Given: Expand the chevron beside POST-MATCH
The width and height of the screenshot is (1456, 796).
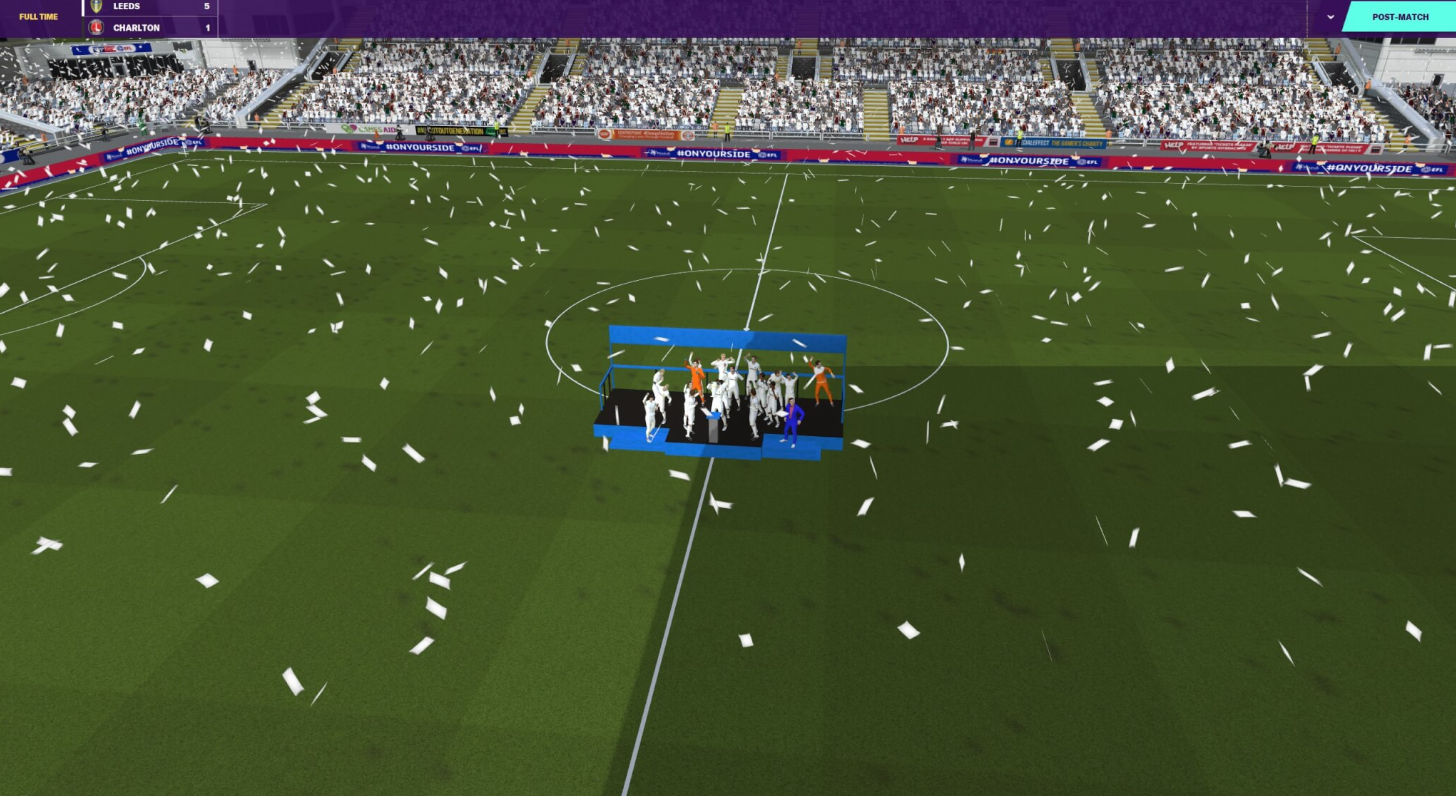Looking at the screenshot, I should [1330, 17].
